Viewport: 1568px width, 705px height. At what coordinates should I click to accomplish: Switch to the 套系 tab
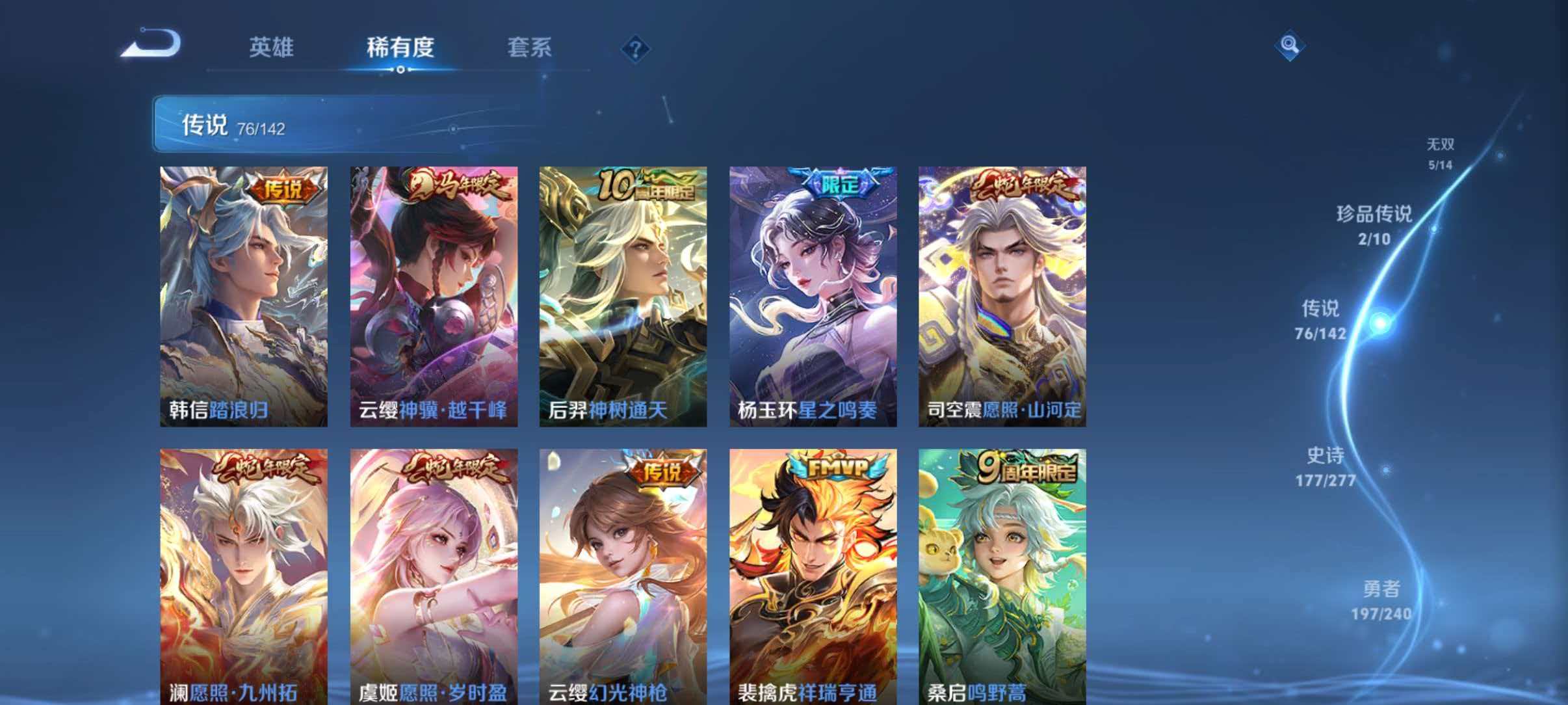coord(530,47)
